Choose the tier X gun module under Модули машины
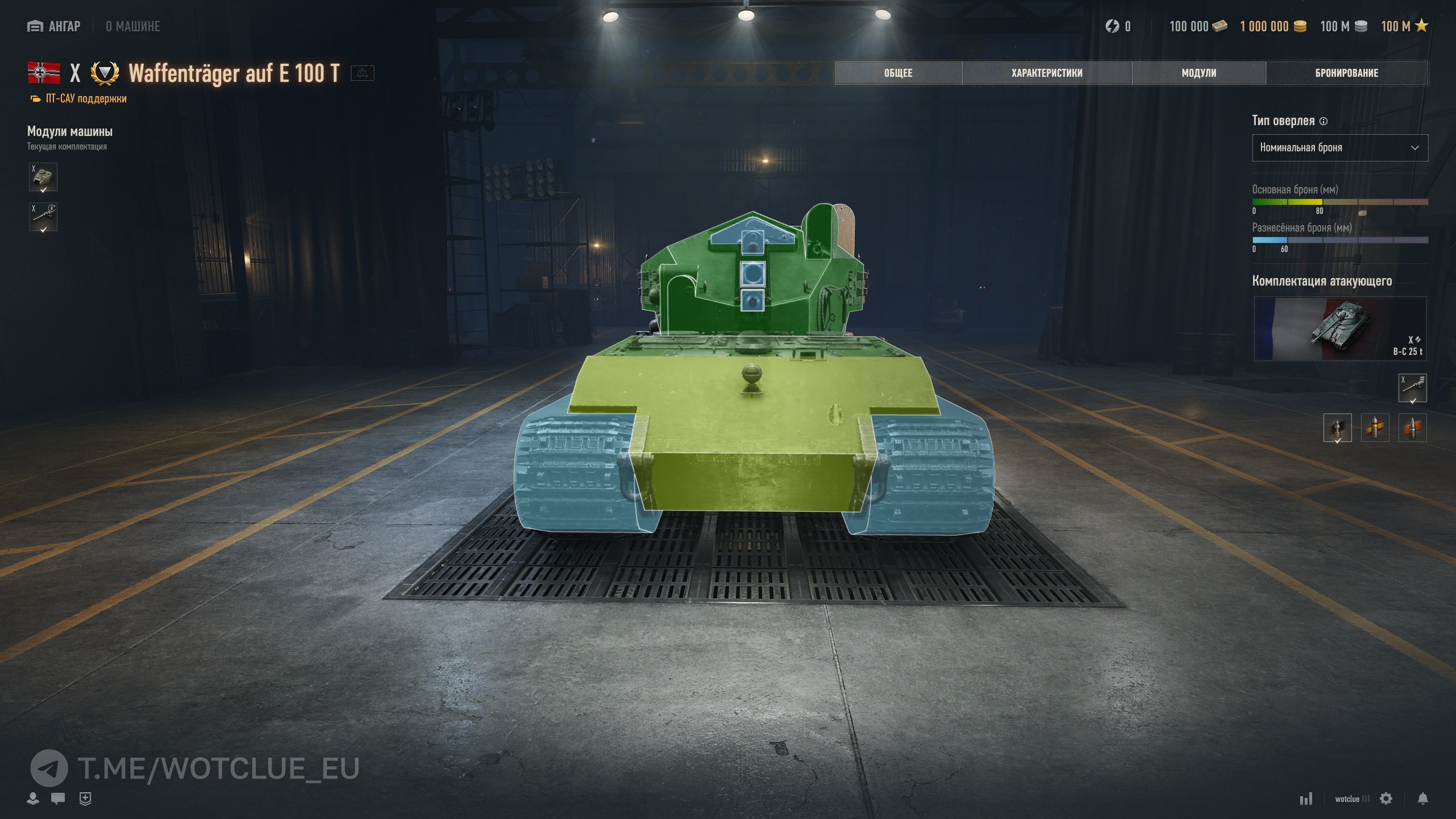The image size is (1456, 819). [x=43, y=217]
